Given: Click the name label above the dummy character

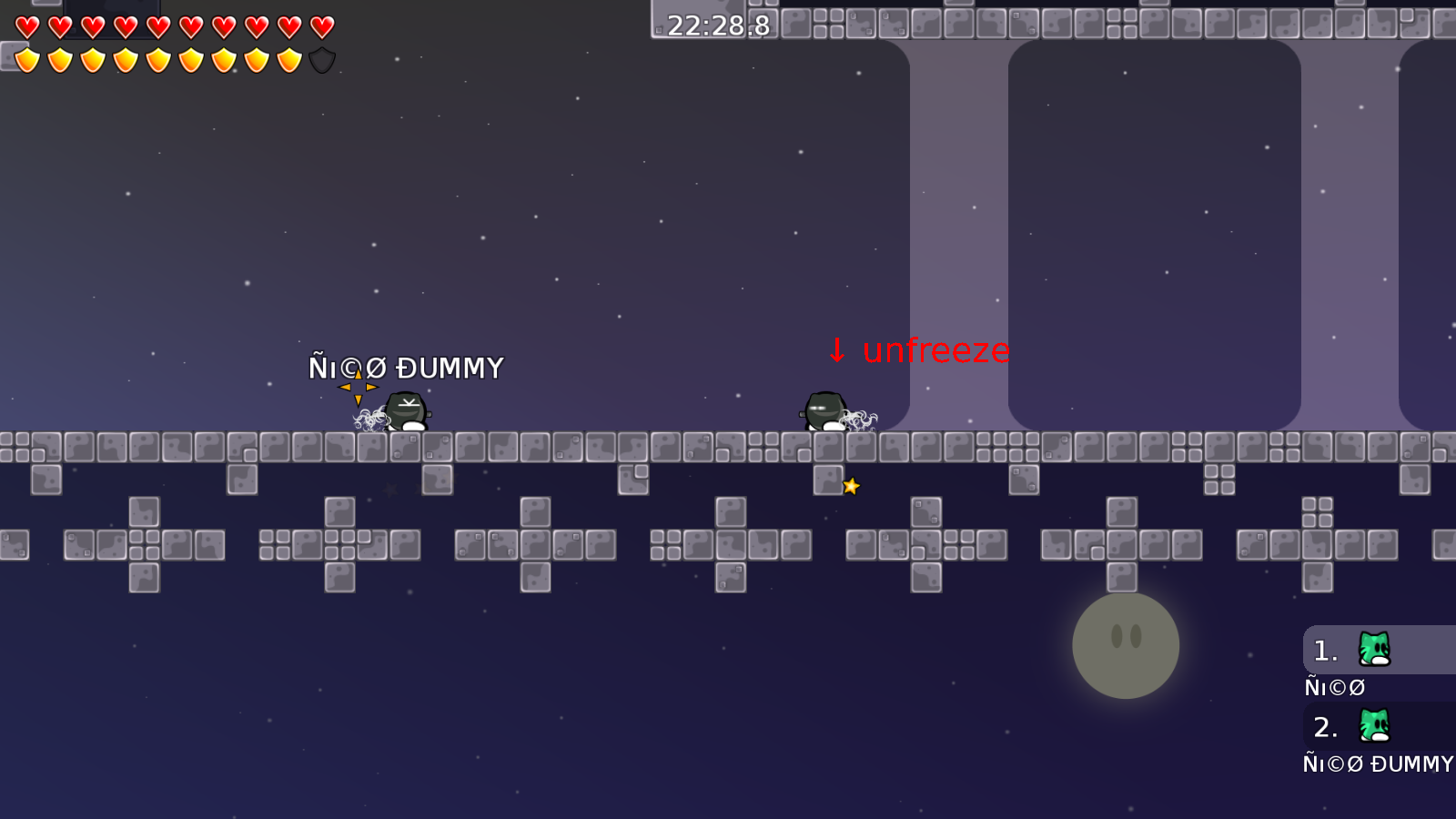Looking at the screenshot, I should coord(406,367).
